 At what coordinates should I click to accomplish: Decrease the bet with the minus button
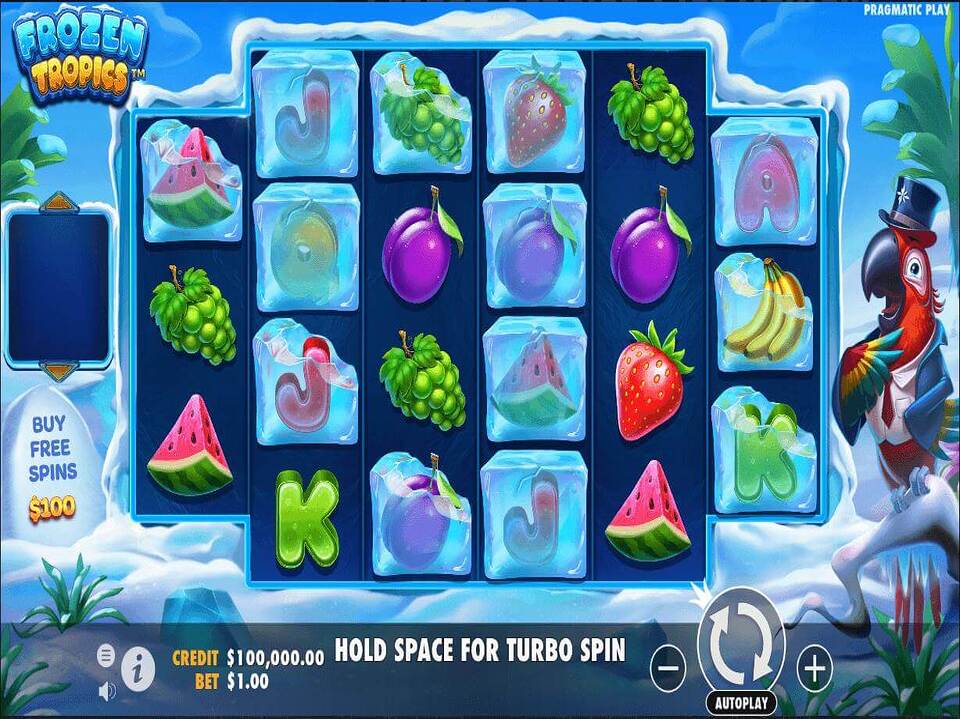pos(668,667)
